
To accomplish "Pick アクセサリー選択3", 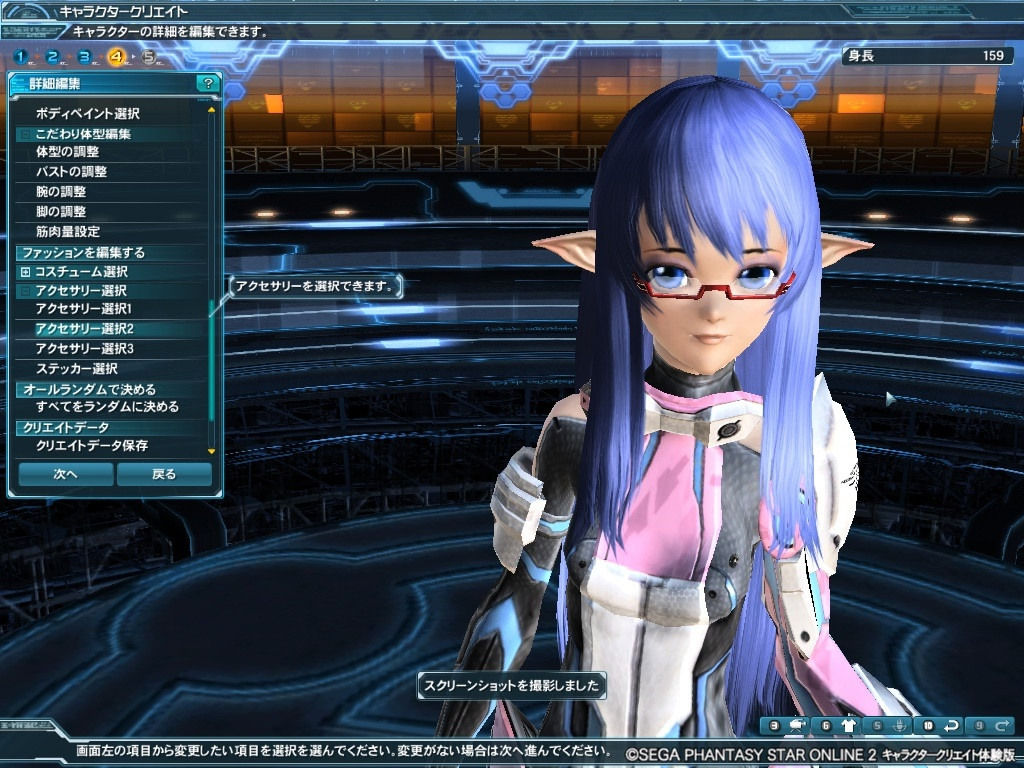I will coord(84,349).
